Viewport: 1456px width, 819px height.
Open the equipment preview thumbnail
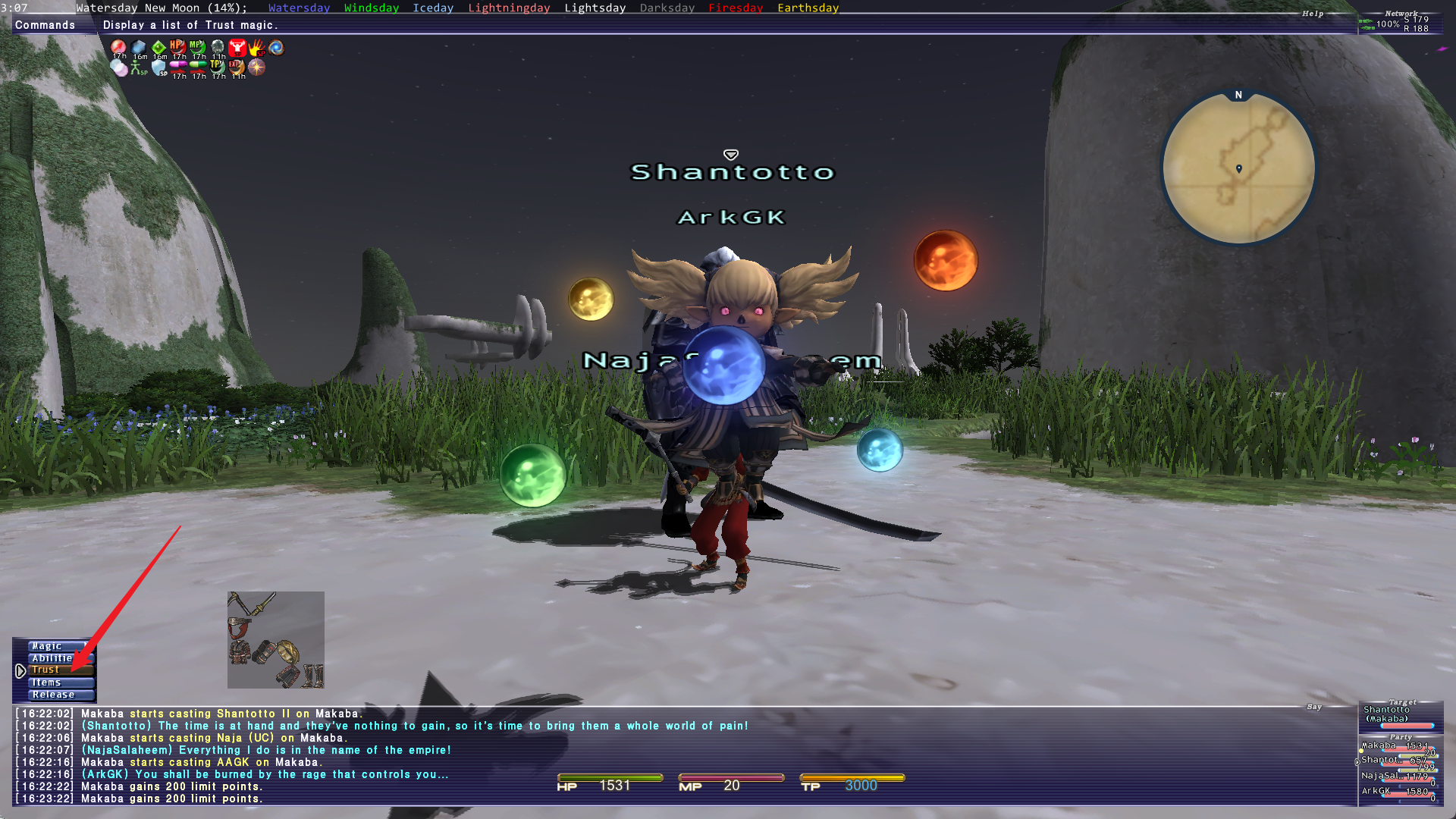276,640
